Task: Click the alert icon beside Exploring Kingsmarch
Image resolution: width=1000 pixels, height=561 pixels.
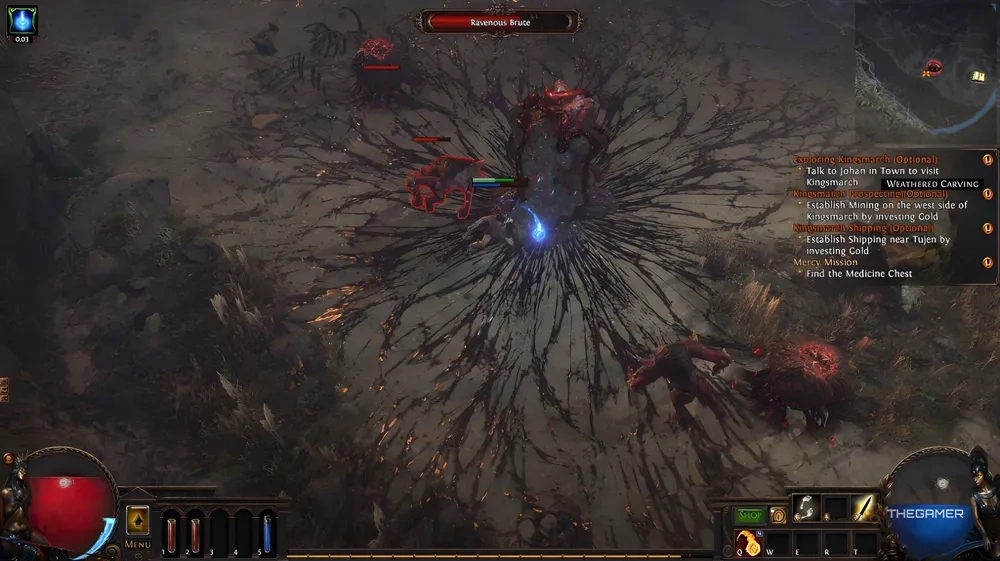Action: coord(988,159)
